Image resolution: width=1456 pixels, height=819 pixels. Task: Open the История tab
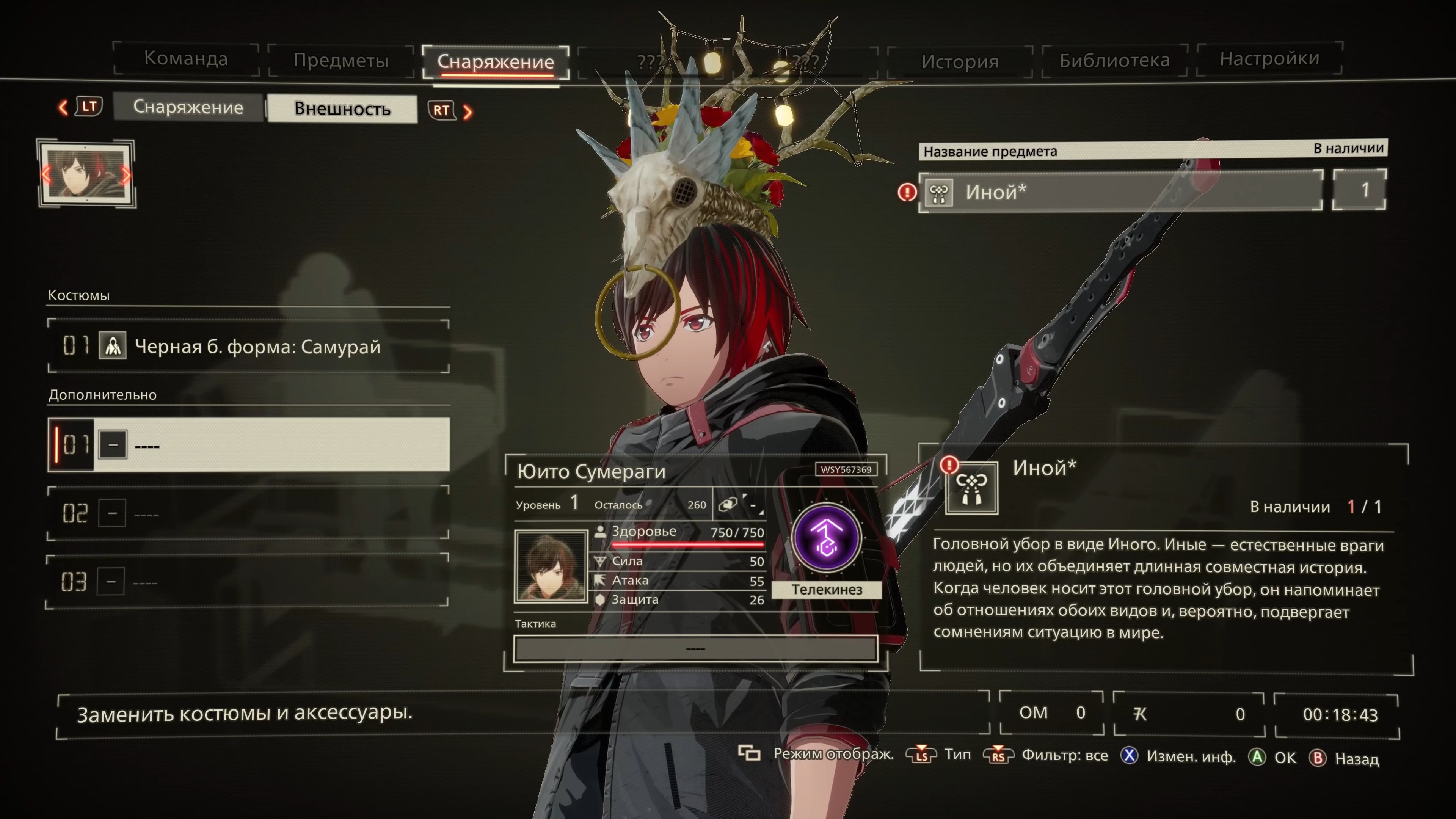pos(959,61)
